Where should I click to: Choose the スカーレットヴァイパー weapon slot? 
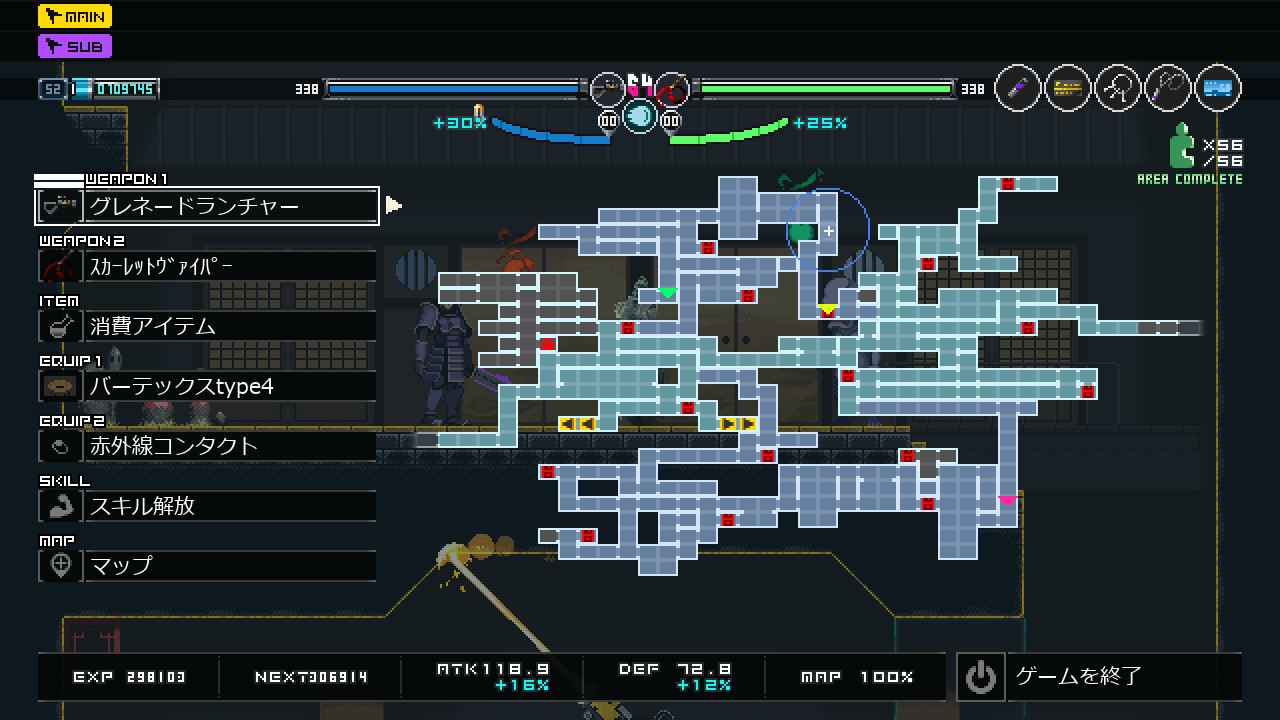click(207, 266)
